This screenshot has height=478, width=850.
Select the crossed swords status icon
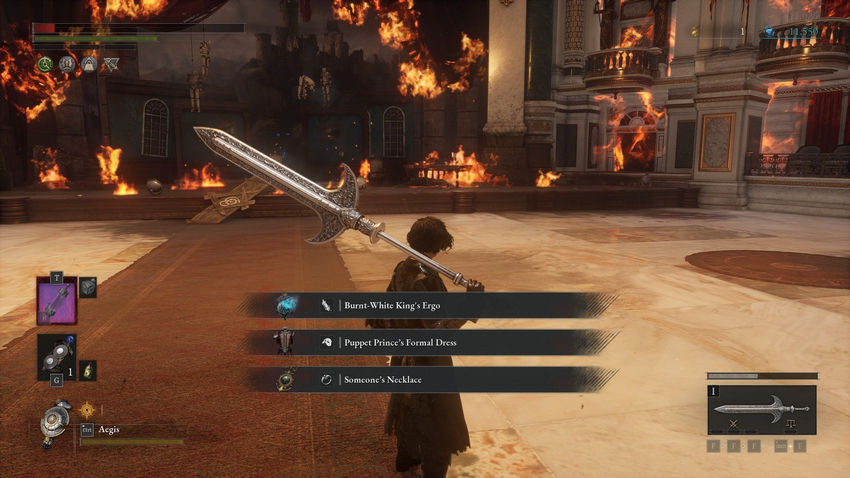tap(110, 64)
